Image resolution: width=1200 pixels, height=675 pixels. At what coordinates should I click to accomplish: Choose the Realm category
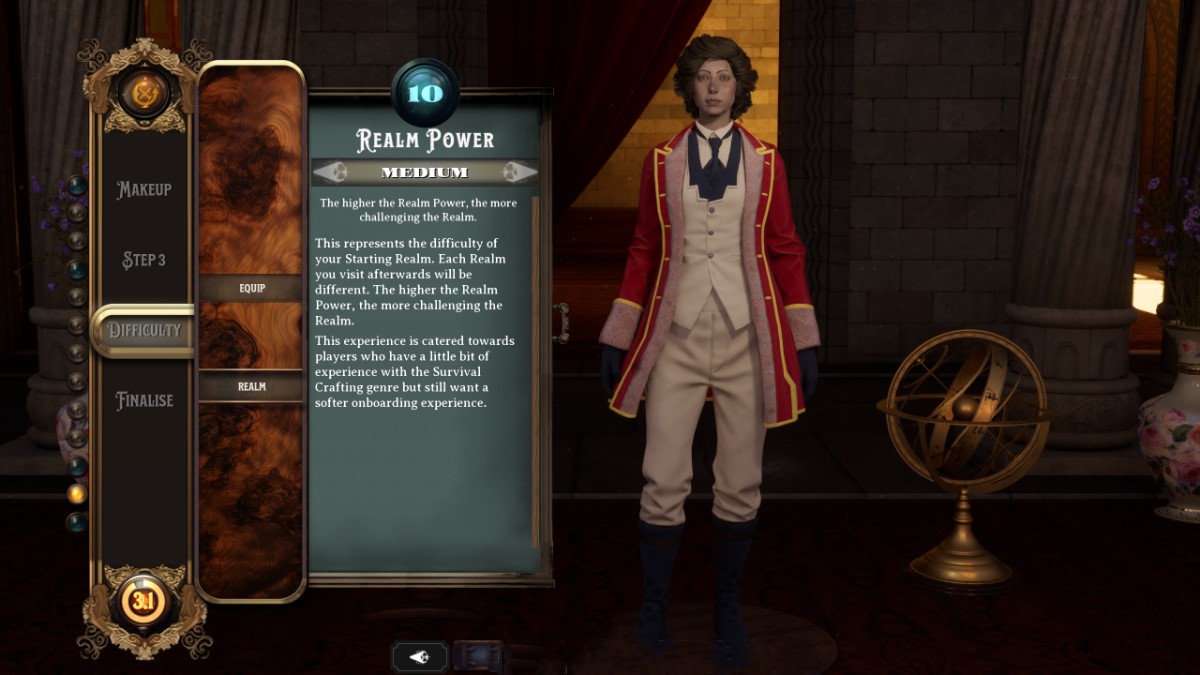coord(251,386)
